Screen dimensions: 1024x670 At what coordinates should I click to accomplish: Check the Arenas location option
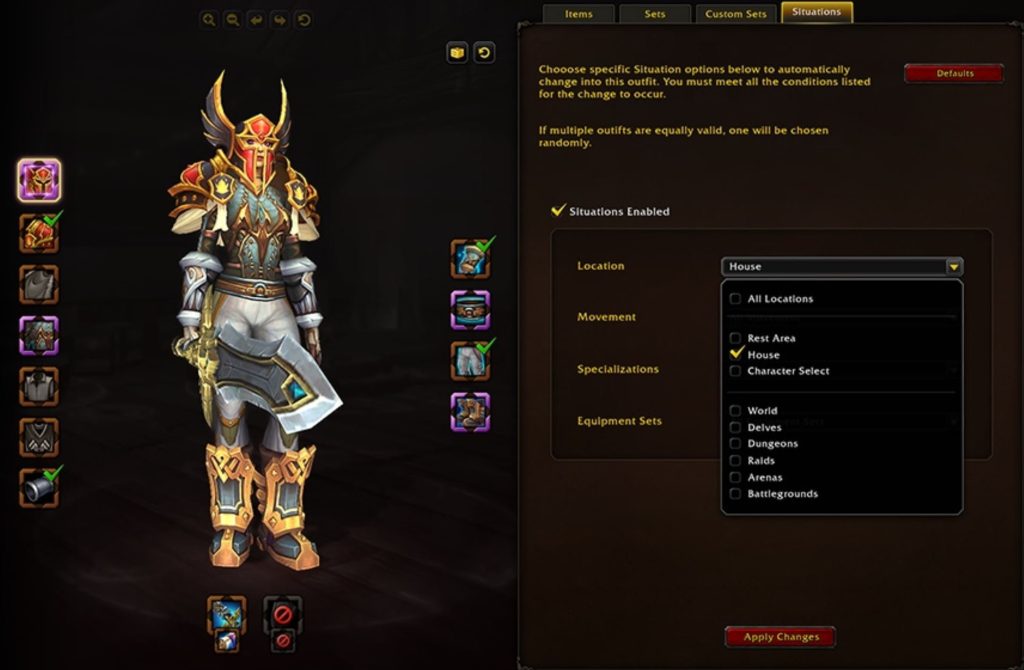(x=736, y=478)
